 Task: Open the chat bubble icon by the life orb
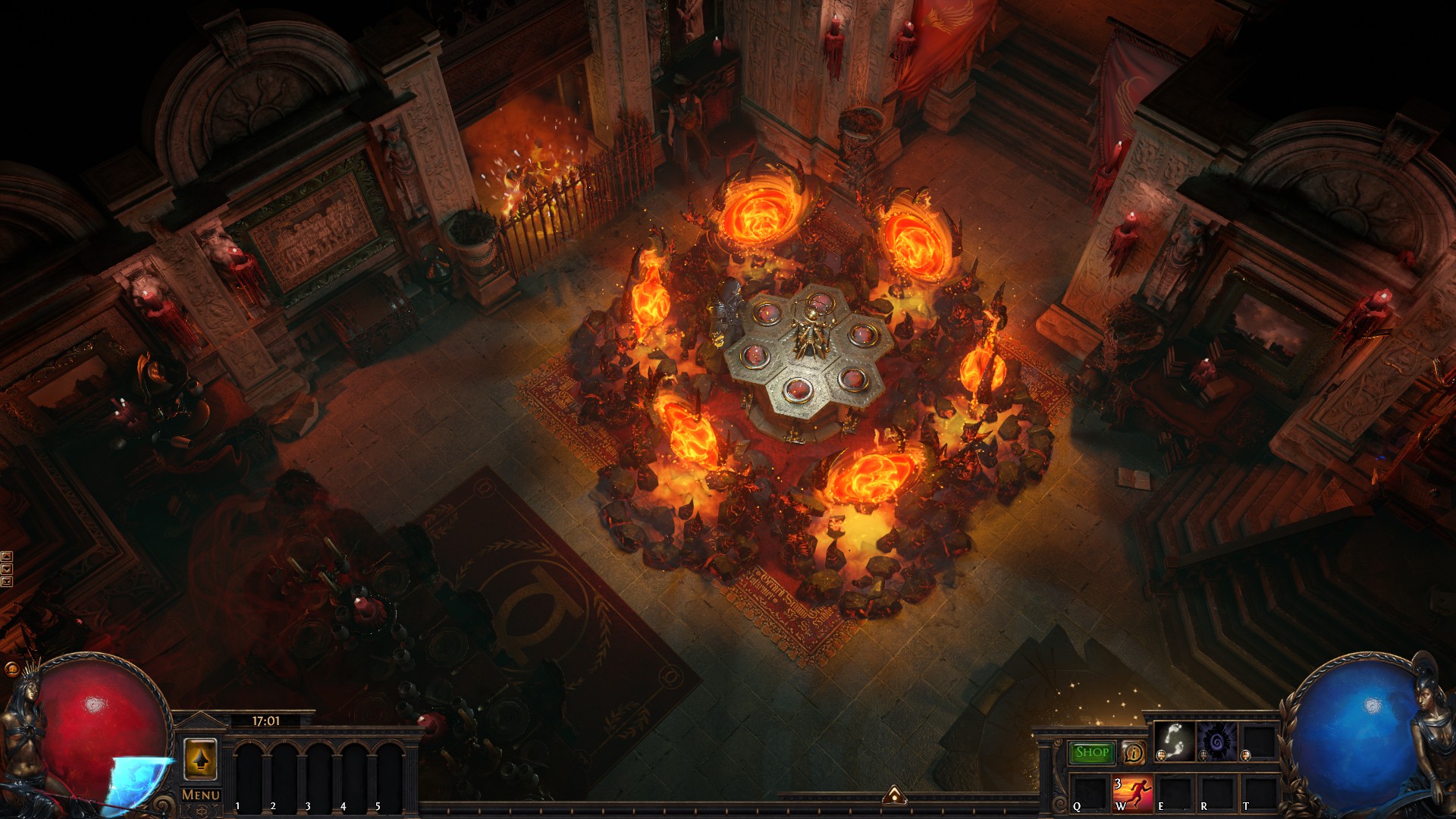[x=11, y=670]
